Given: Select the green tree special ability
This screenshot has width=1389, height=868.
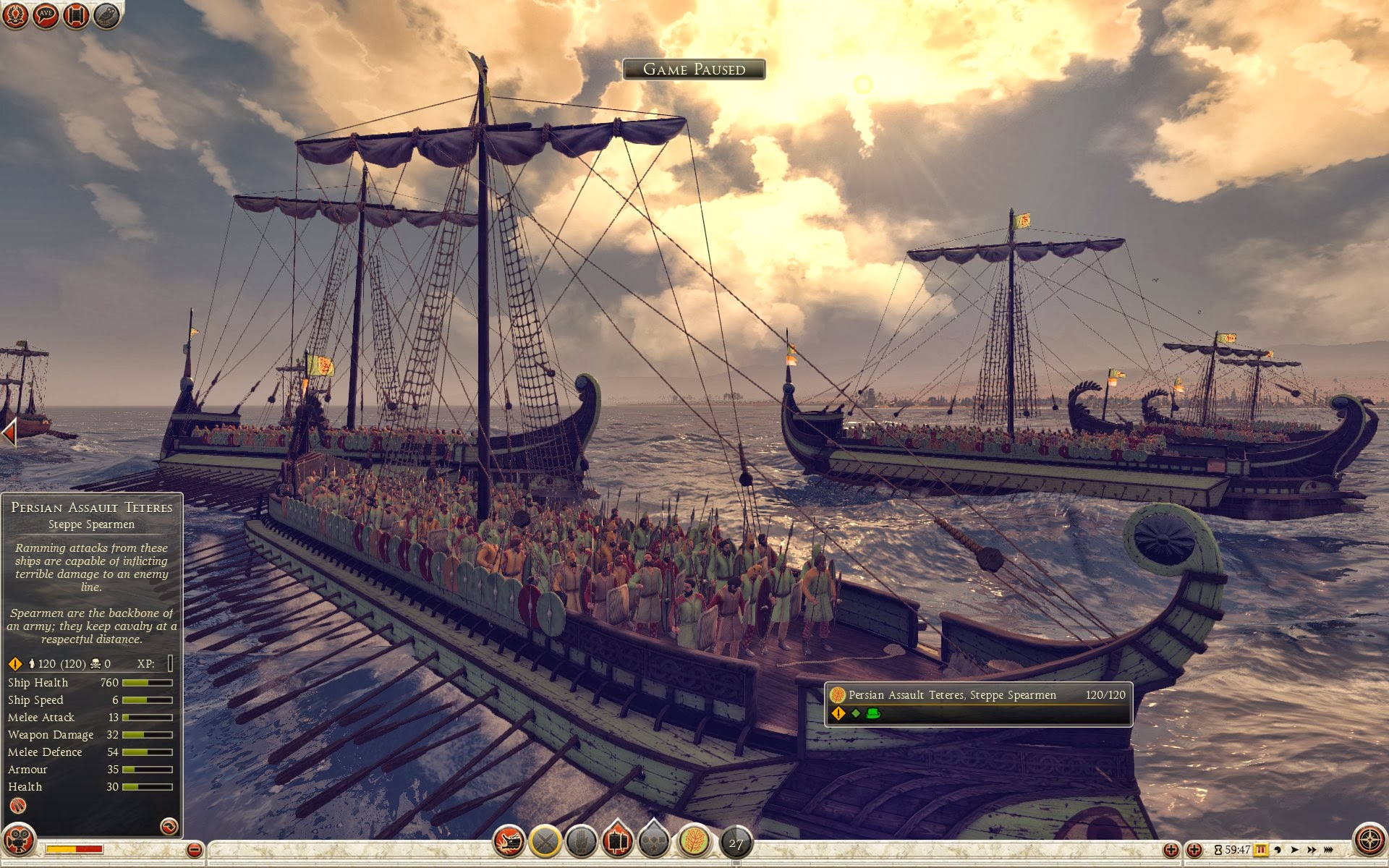Looking at the screenshot, I should coord(693,841).
